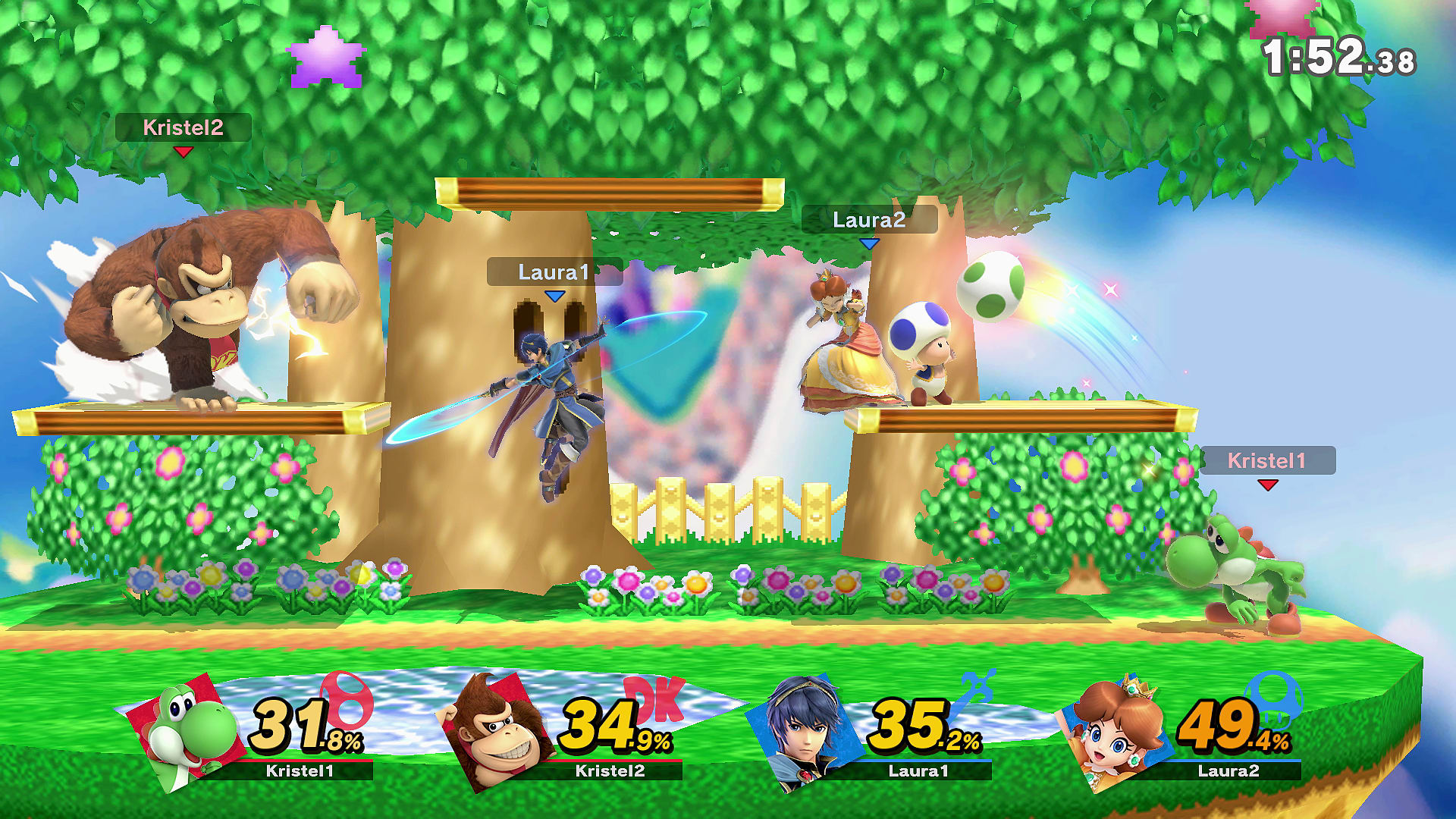The width and height of the screenshot is (1456, 819).
Task: Click the Laura1 name tag above Marth
Action: [x=554, y=272]
